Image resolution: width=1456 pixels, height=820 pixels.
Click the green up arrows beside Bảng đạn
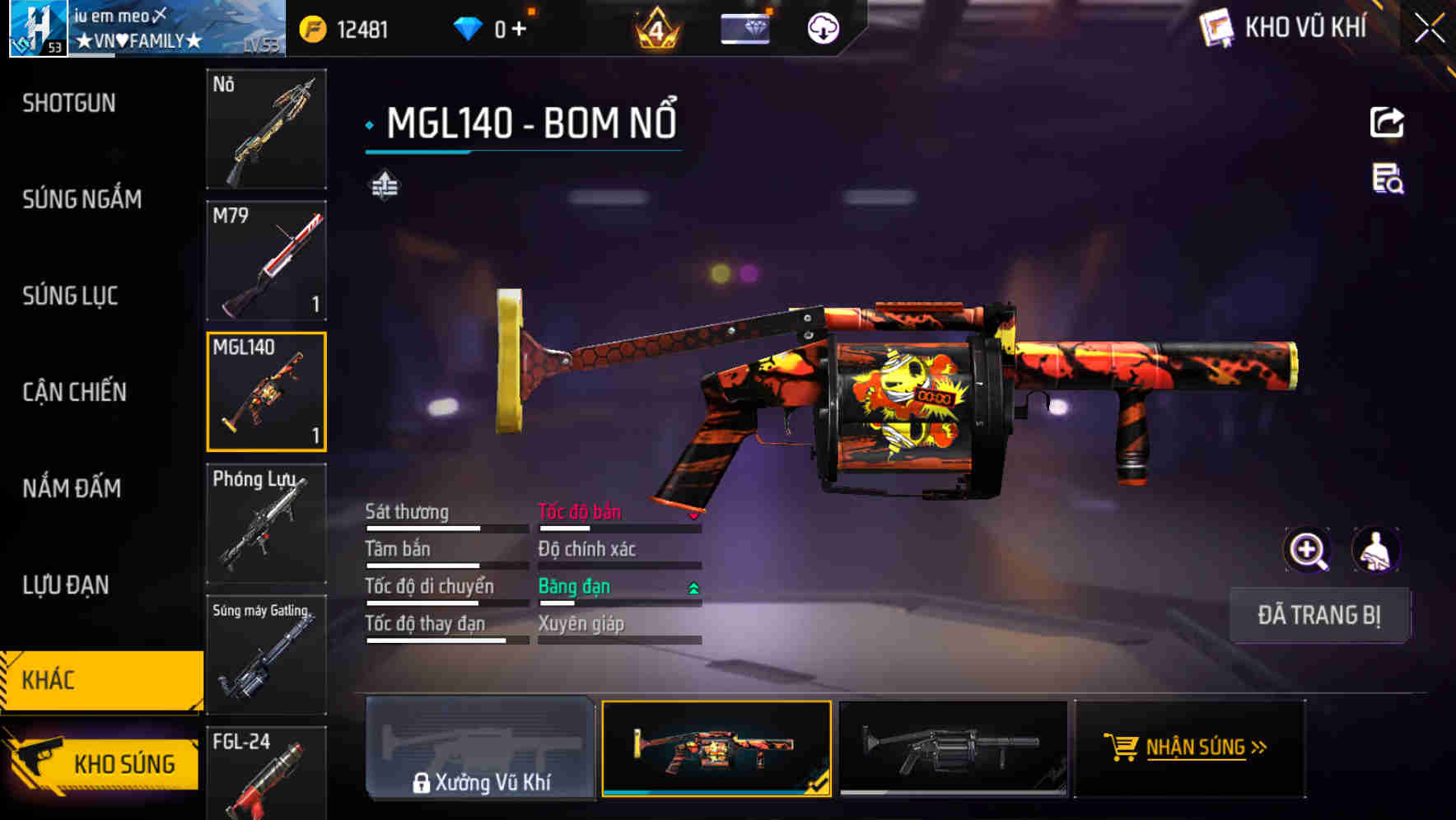[x=693, y=589]
